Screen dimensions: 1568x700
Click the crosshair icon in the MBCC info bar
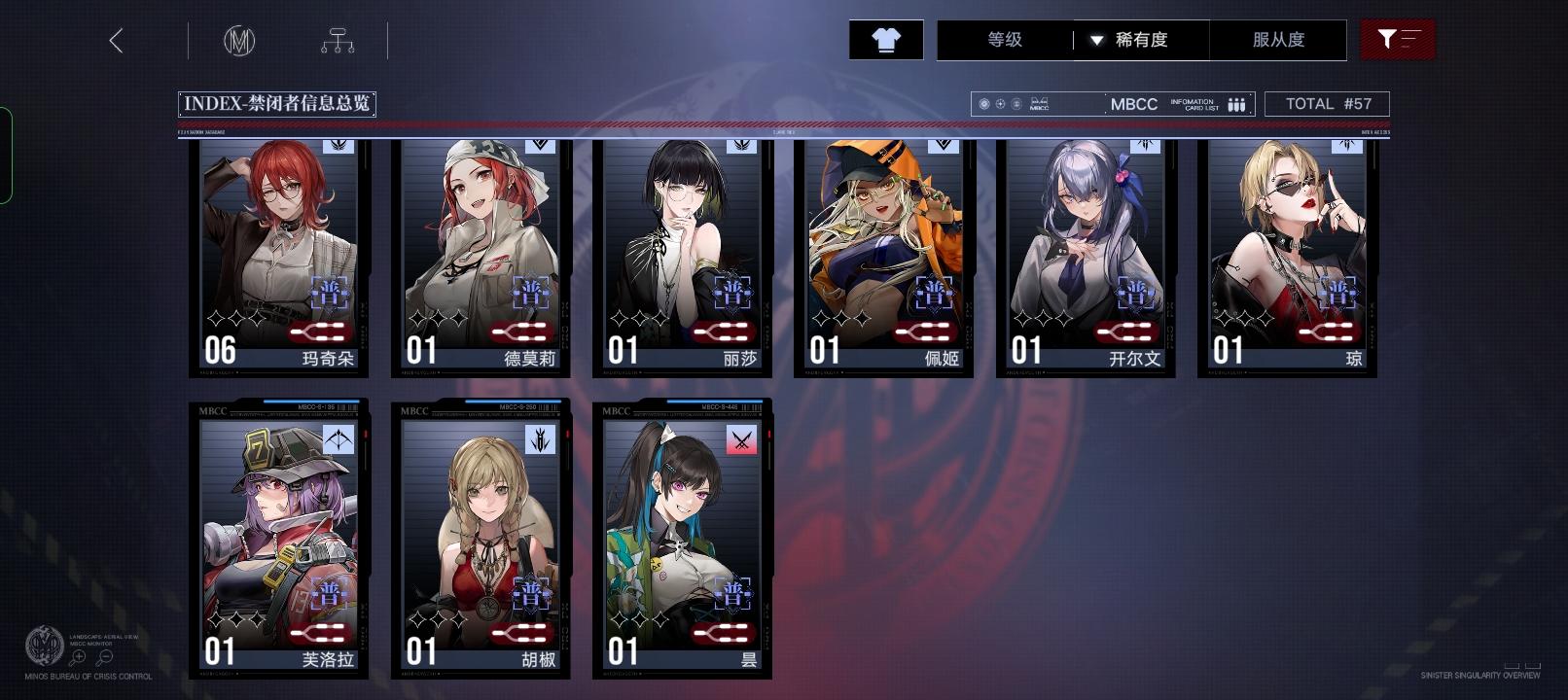click(x=1000, y=103)
